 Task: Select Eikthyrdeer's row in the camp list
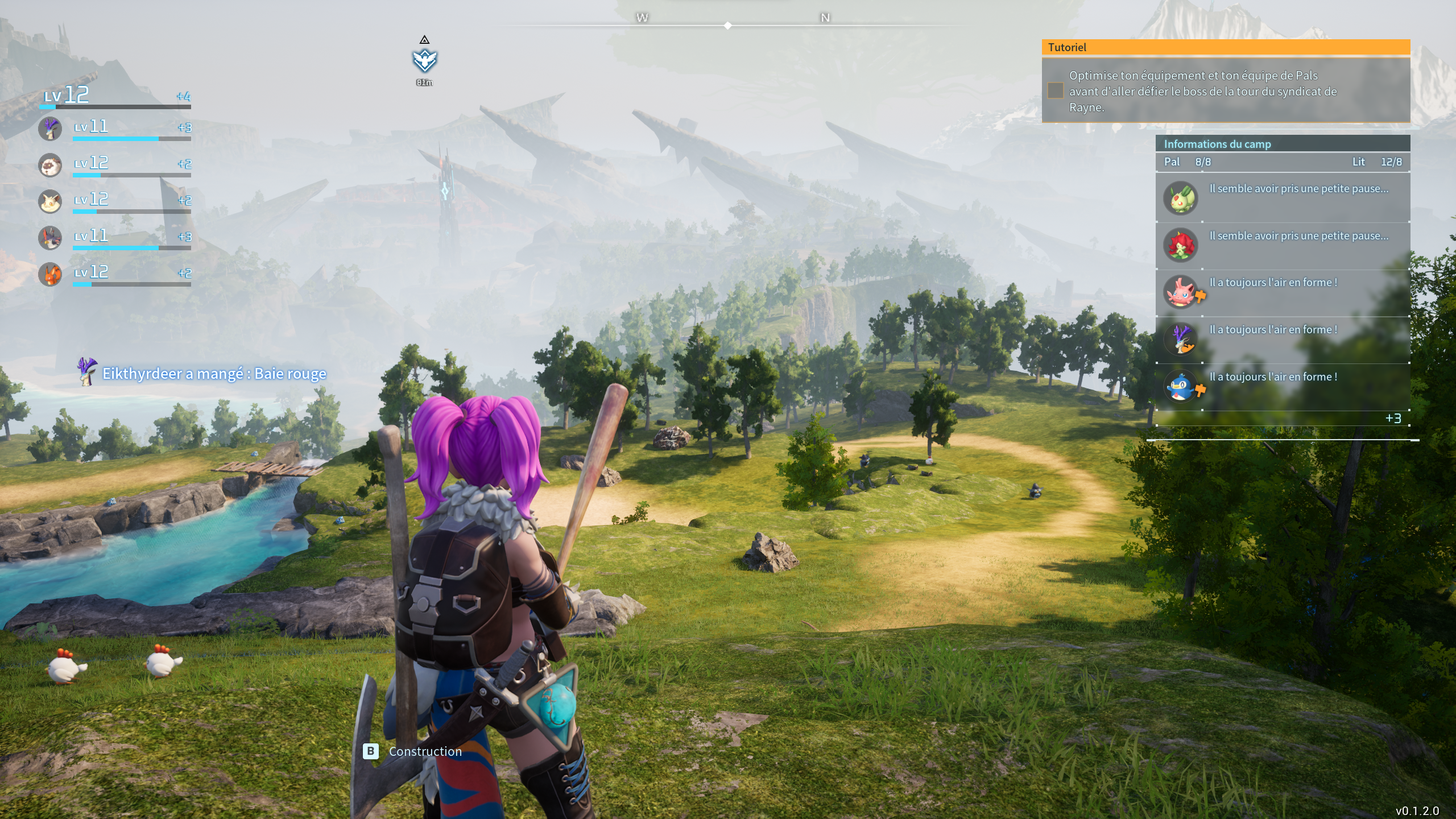pyautogui.click(x=1282, y=340)
